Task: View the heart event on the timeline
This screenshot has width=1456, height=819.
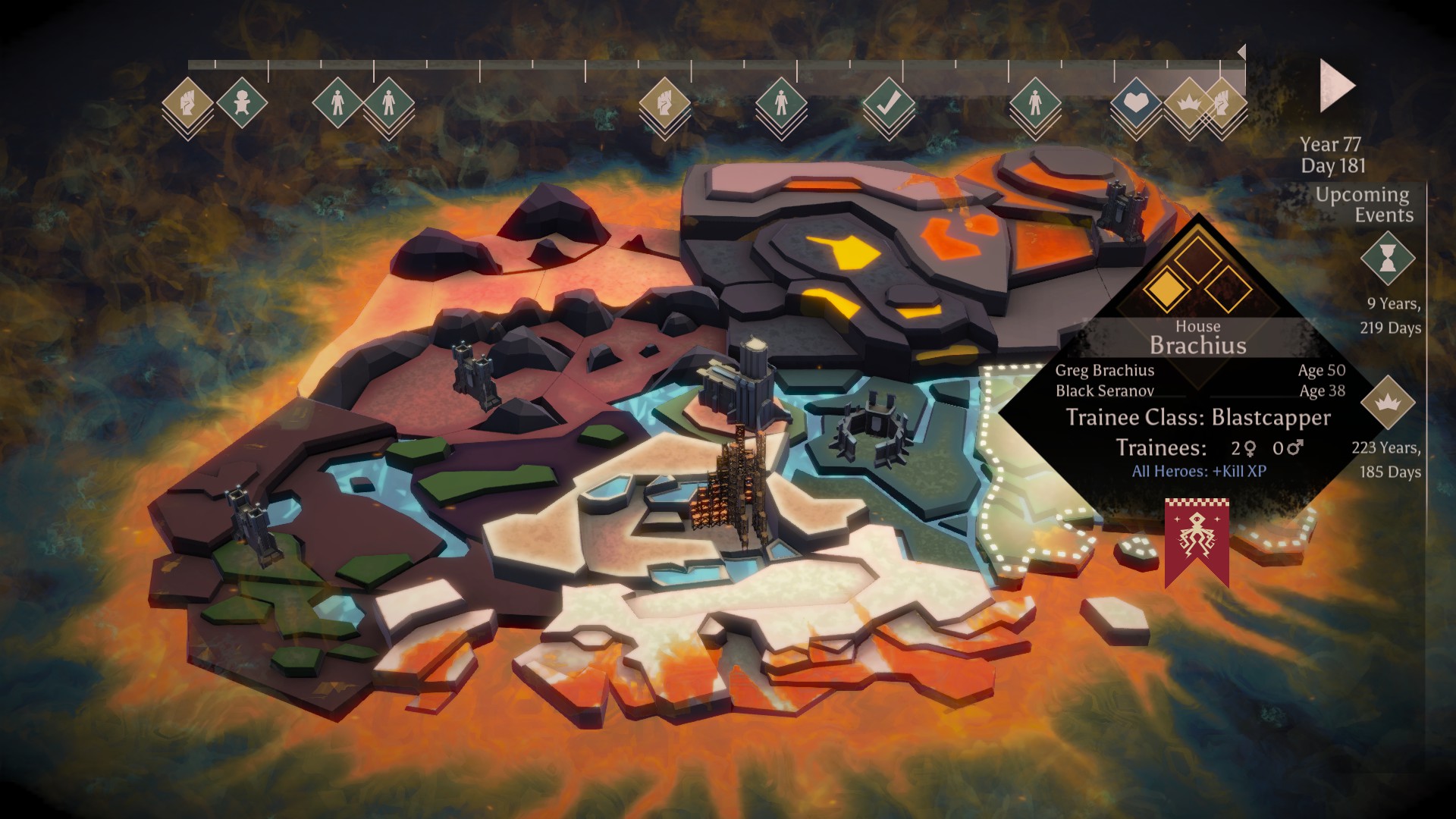Action: 1134,102
